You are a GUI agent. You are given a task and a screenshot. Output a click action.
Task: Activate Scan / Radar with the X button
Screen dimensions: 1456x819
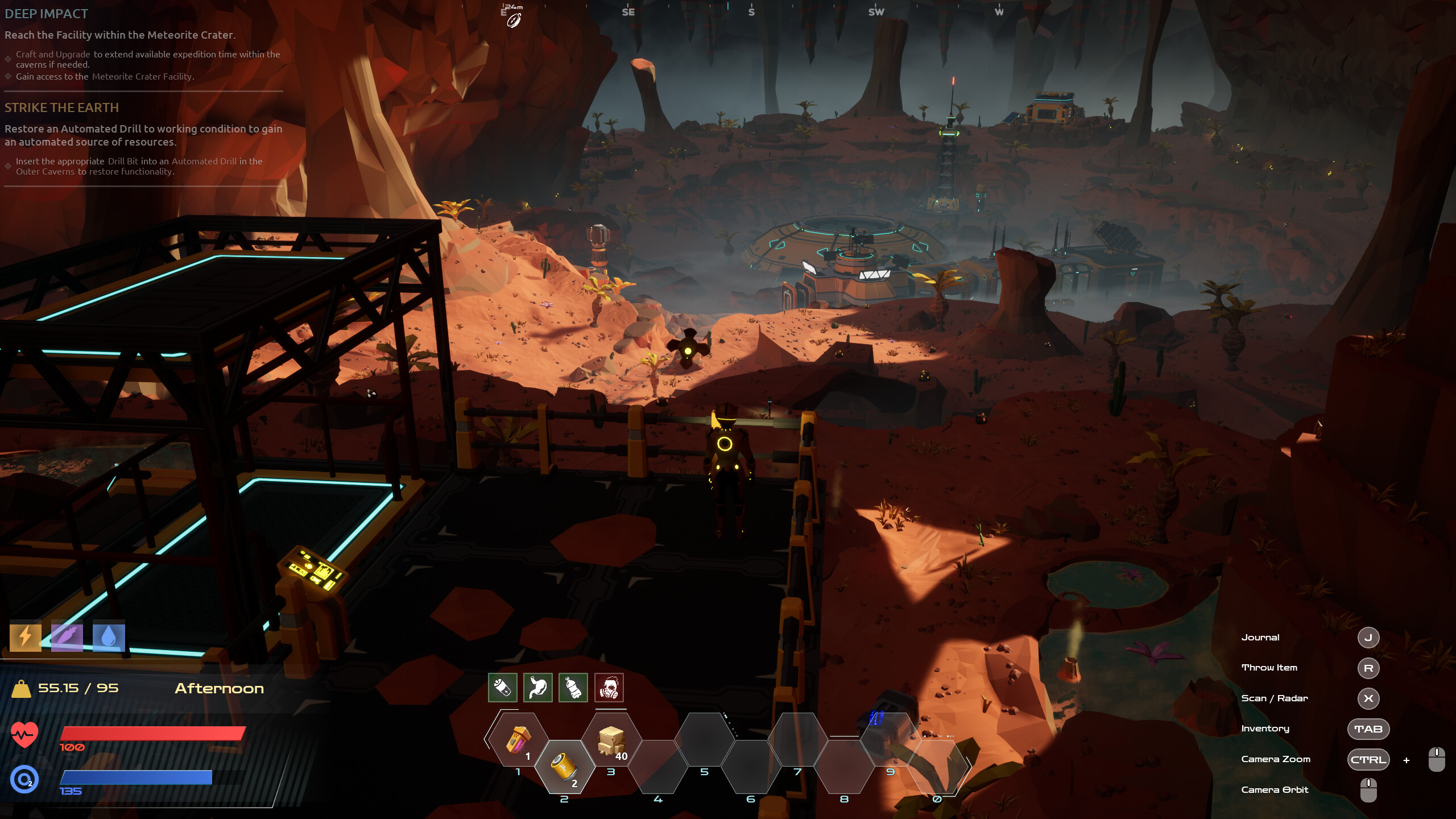1368,699
